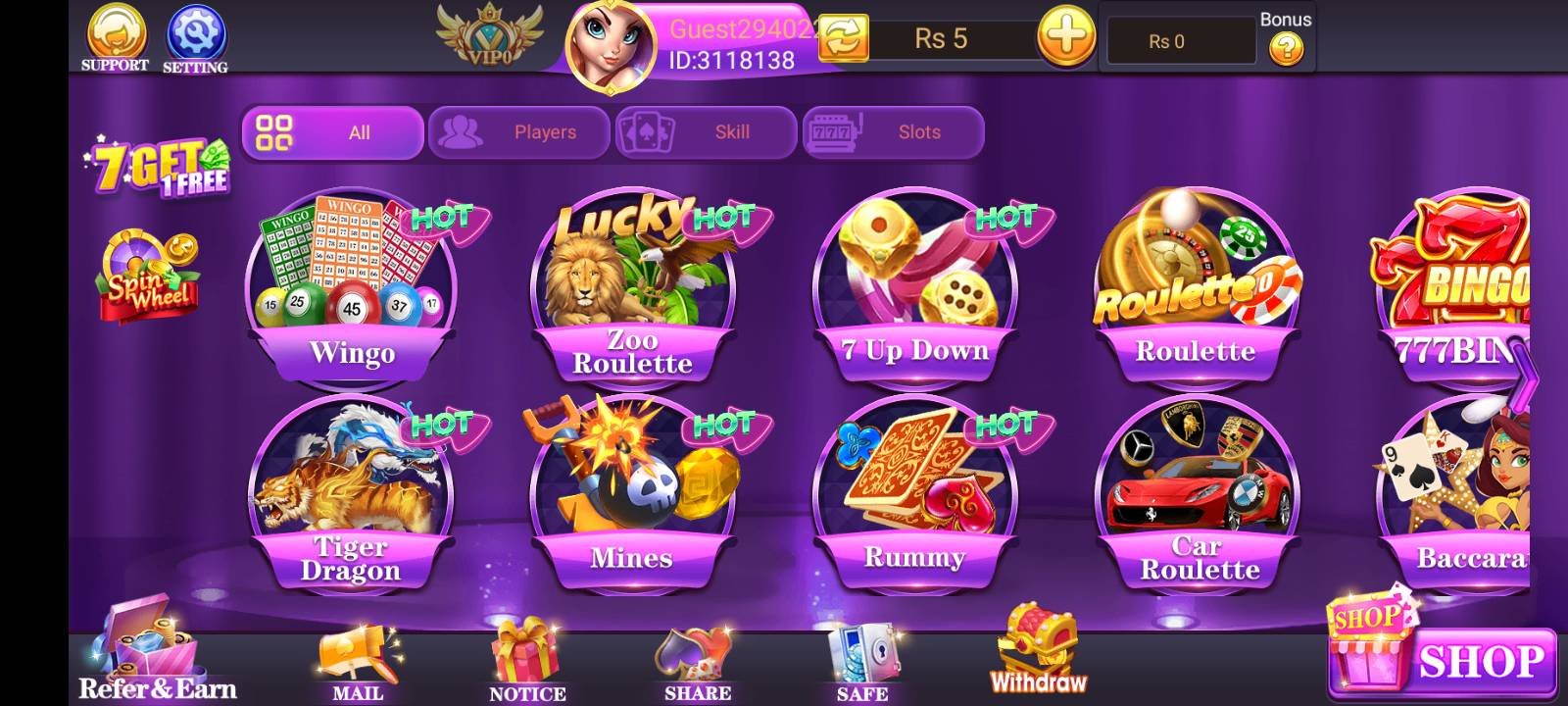Screen dimensions: 1568x706
Task: Switch to the Slots tab
Action: [x=893, y=132]
